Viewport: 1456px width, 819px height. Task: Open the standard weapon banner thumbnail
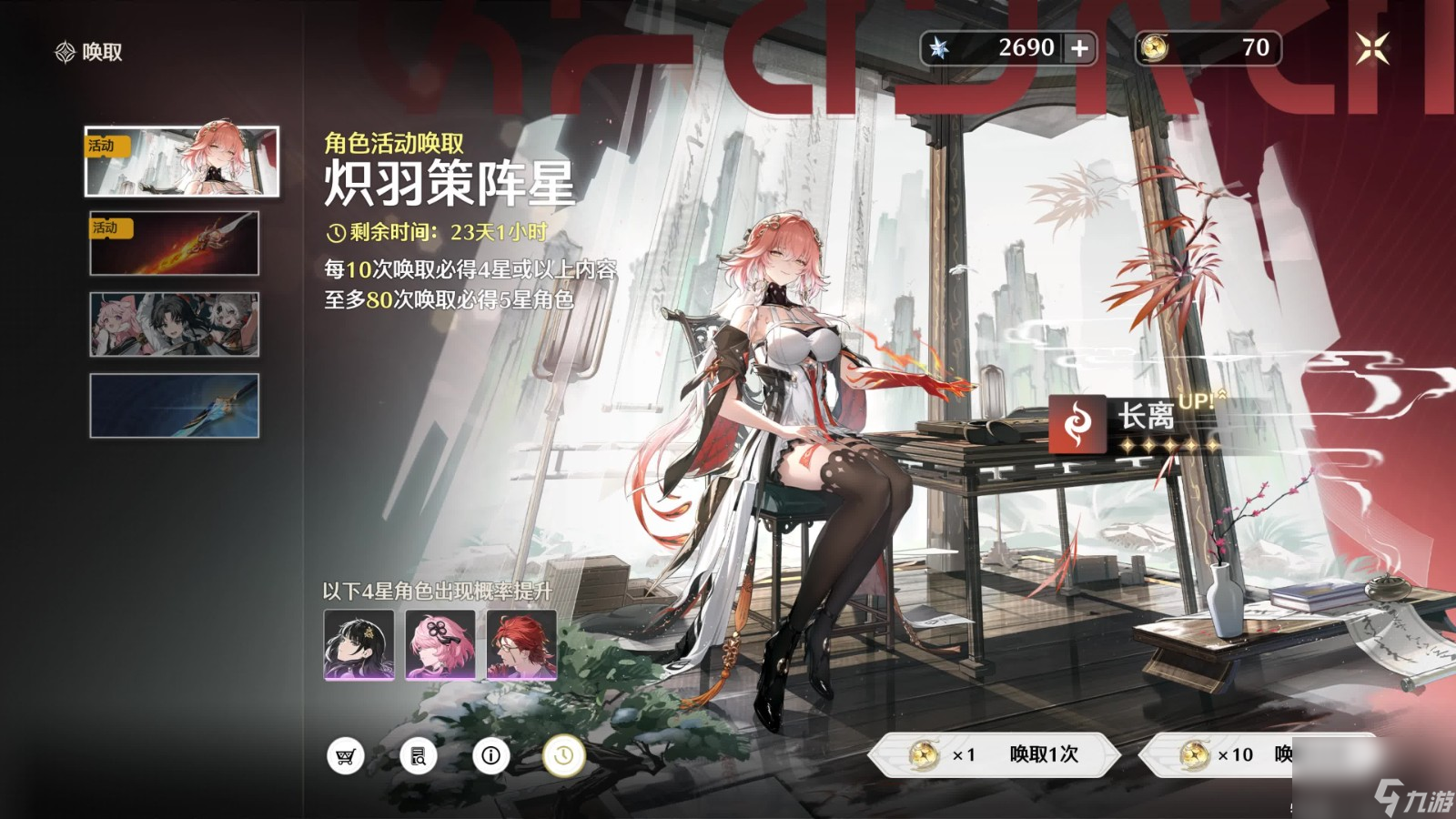click(175, 405)
